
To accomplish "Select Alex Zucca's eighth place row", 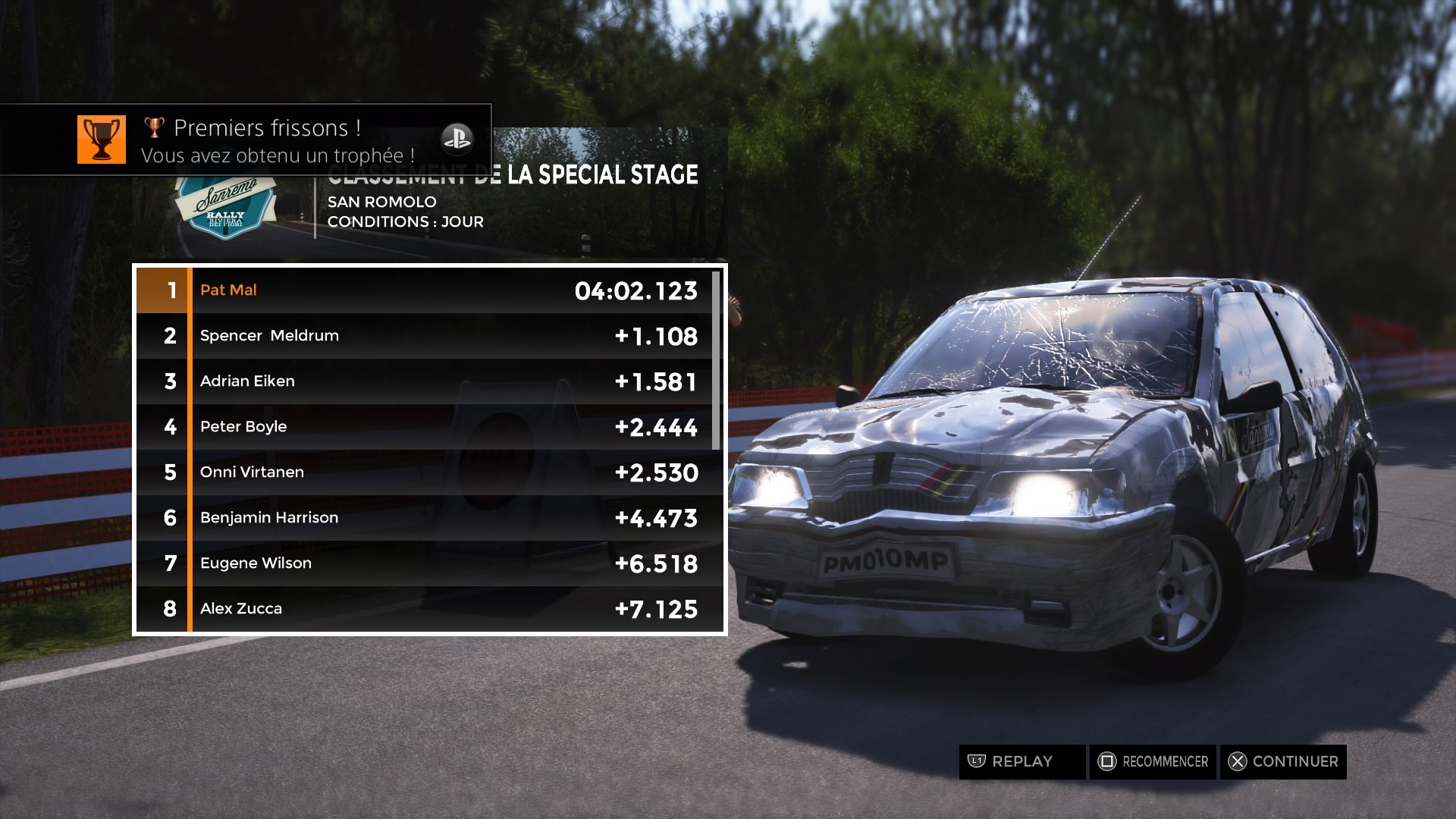I will (428, 609).
